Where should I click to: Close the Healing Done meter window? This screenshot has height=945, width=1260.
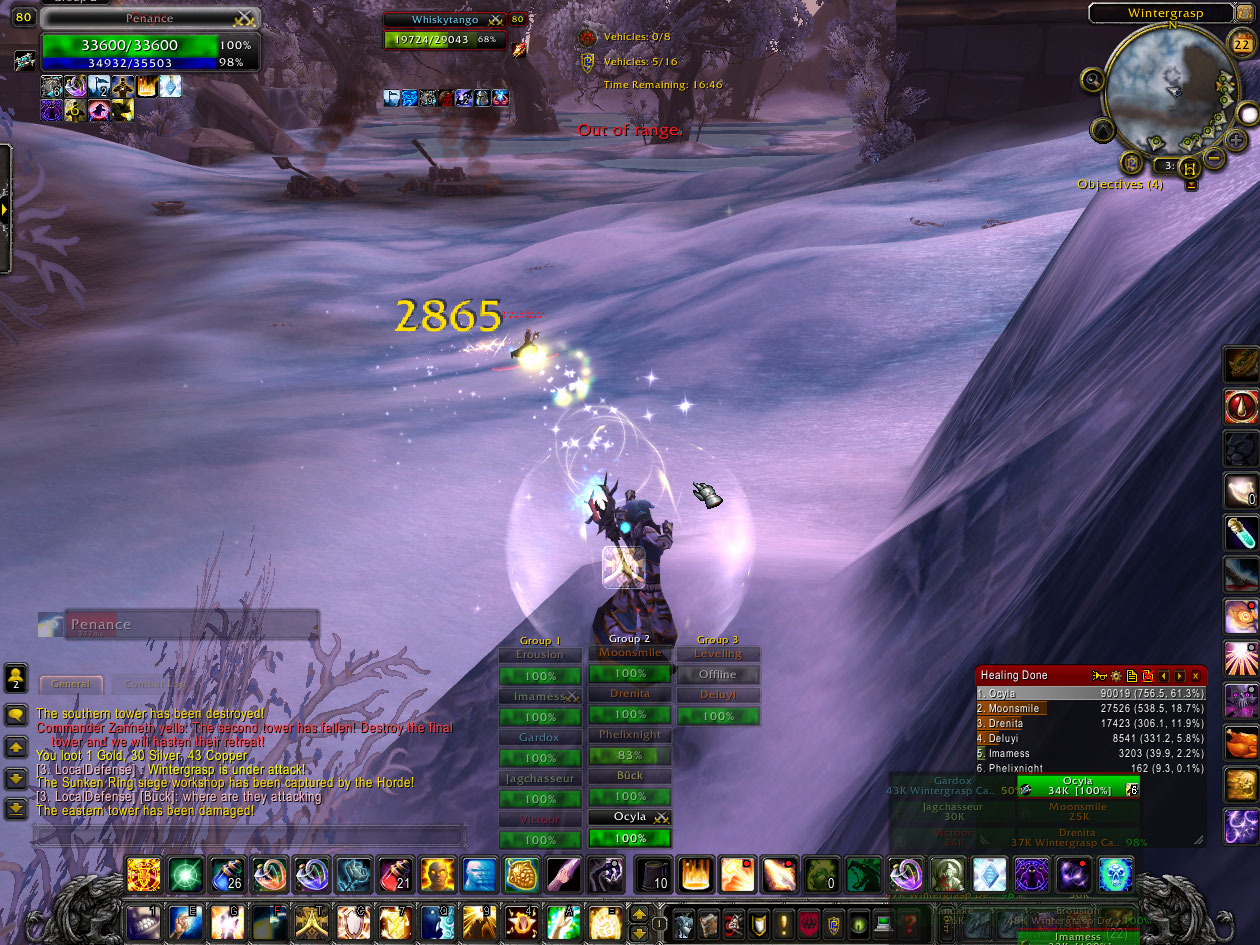[1195, 676]
